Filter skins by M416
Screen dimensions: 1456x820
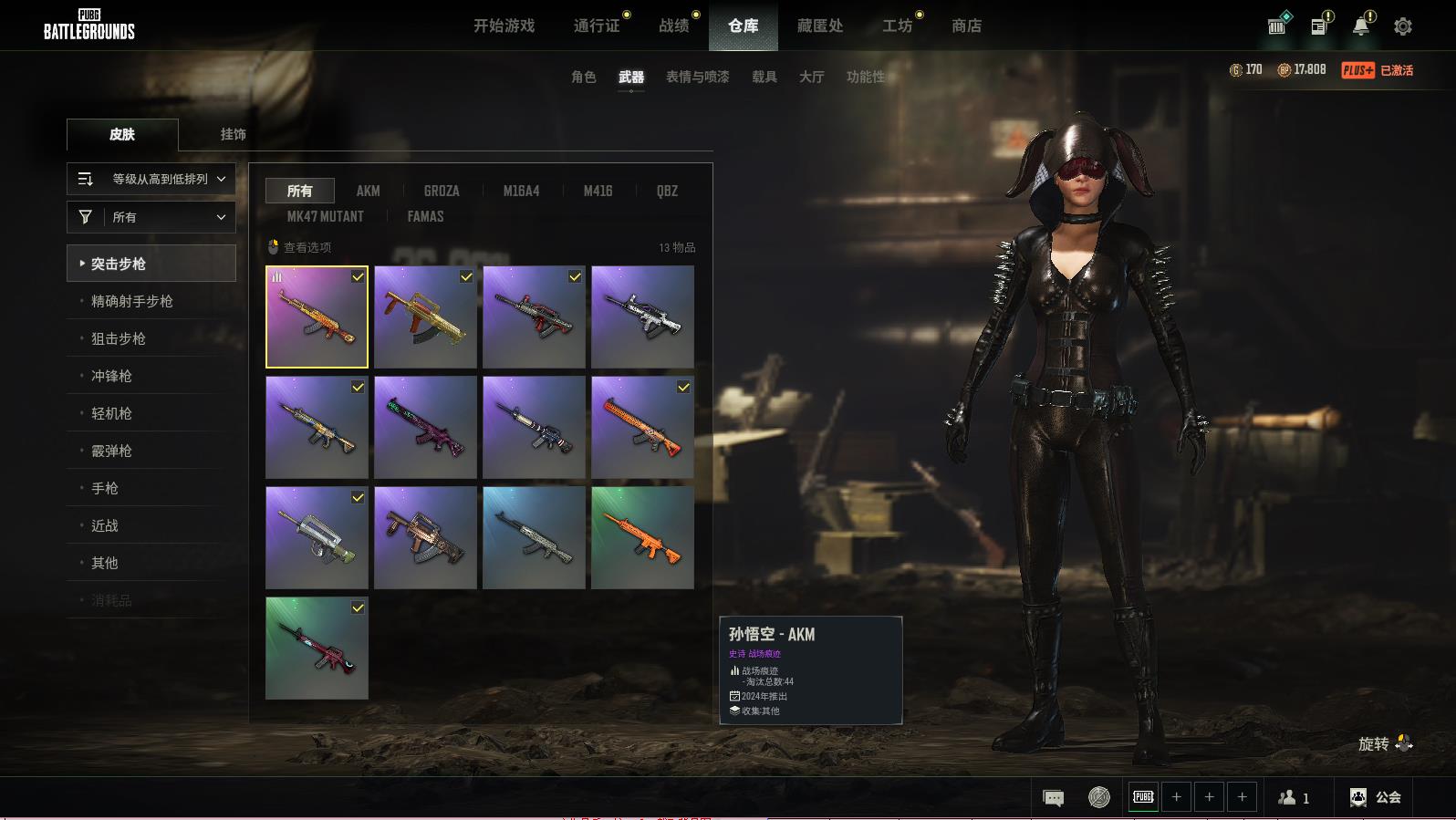click(598, 191)
